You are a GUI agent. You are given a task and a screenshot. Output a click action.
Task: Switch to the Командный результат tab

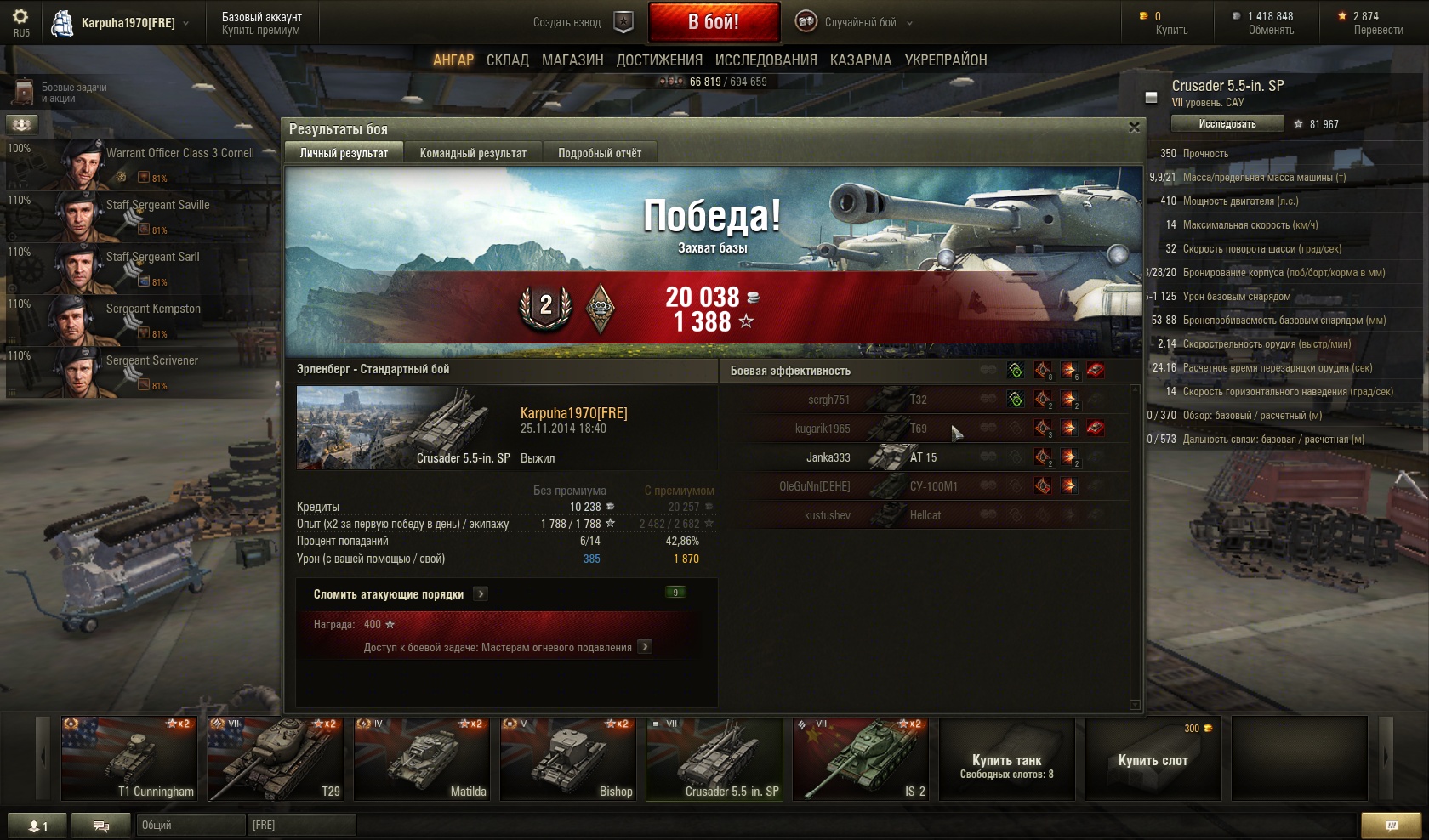coord(473,153)
